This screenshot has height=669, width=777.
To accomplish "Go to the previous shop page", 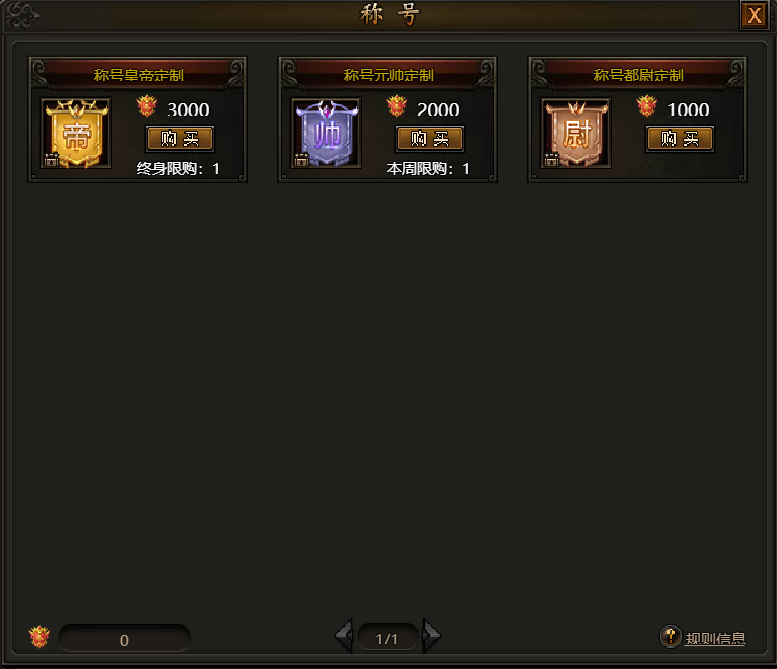I will (x=344, y=636).
